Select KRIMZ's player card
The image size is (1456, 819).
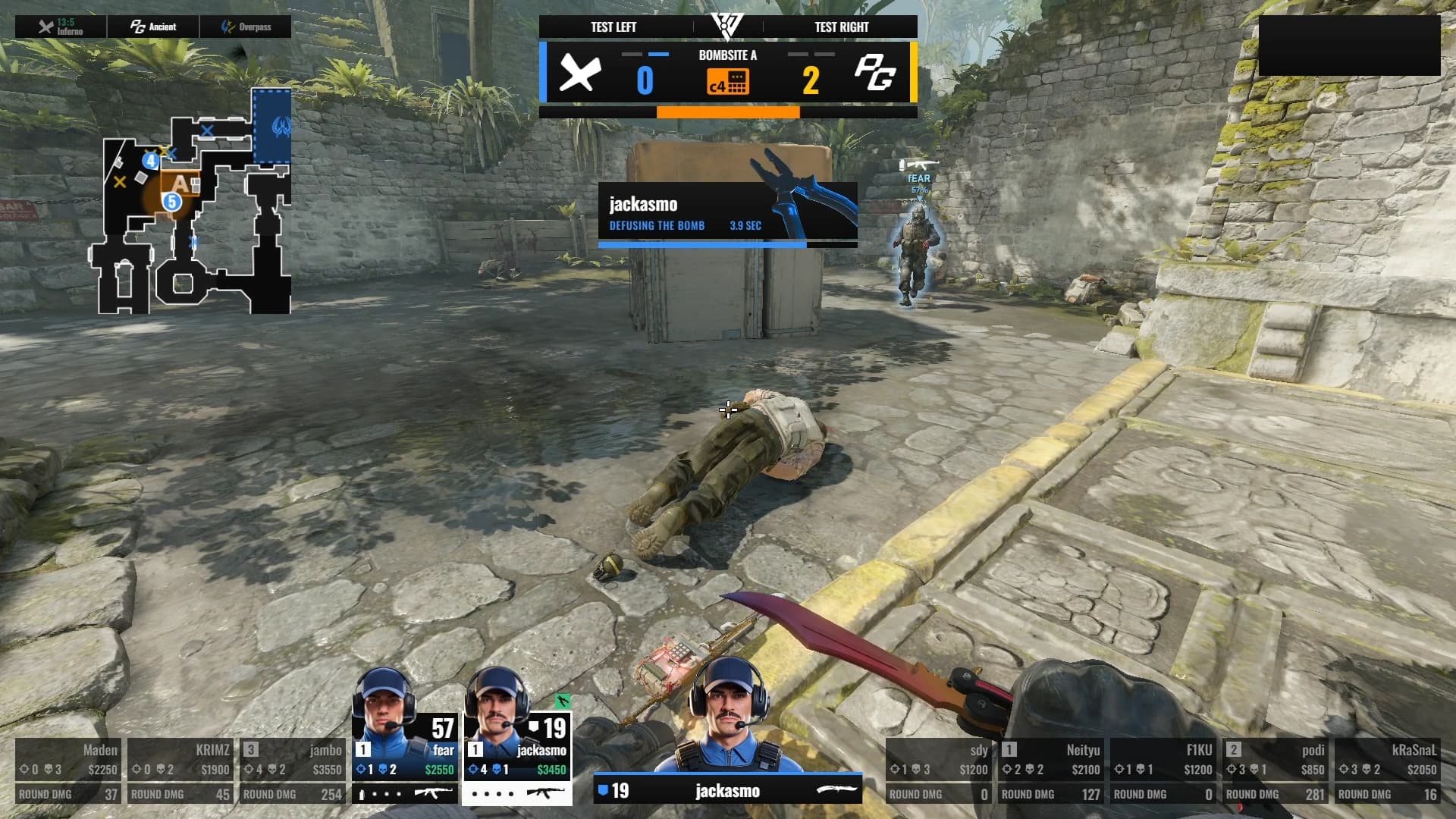tap(180, 770)
